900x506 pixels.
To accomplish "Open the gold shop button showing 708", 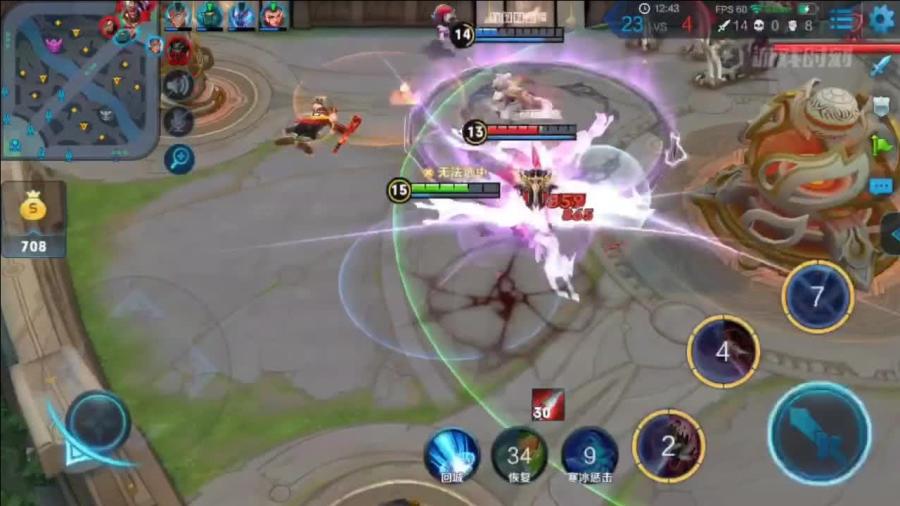I will pyautogui.click(x=34, y=220).
